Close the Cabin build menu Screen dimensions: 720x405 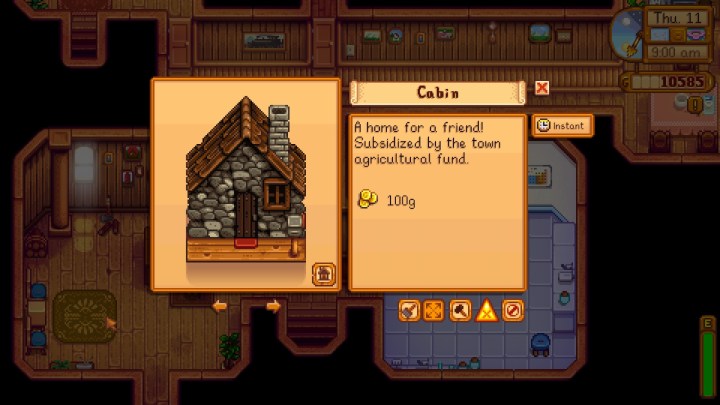tap(542, 88)
